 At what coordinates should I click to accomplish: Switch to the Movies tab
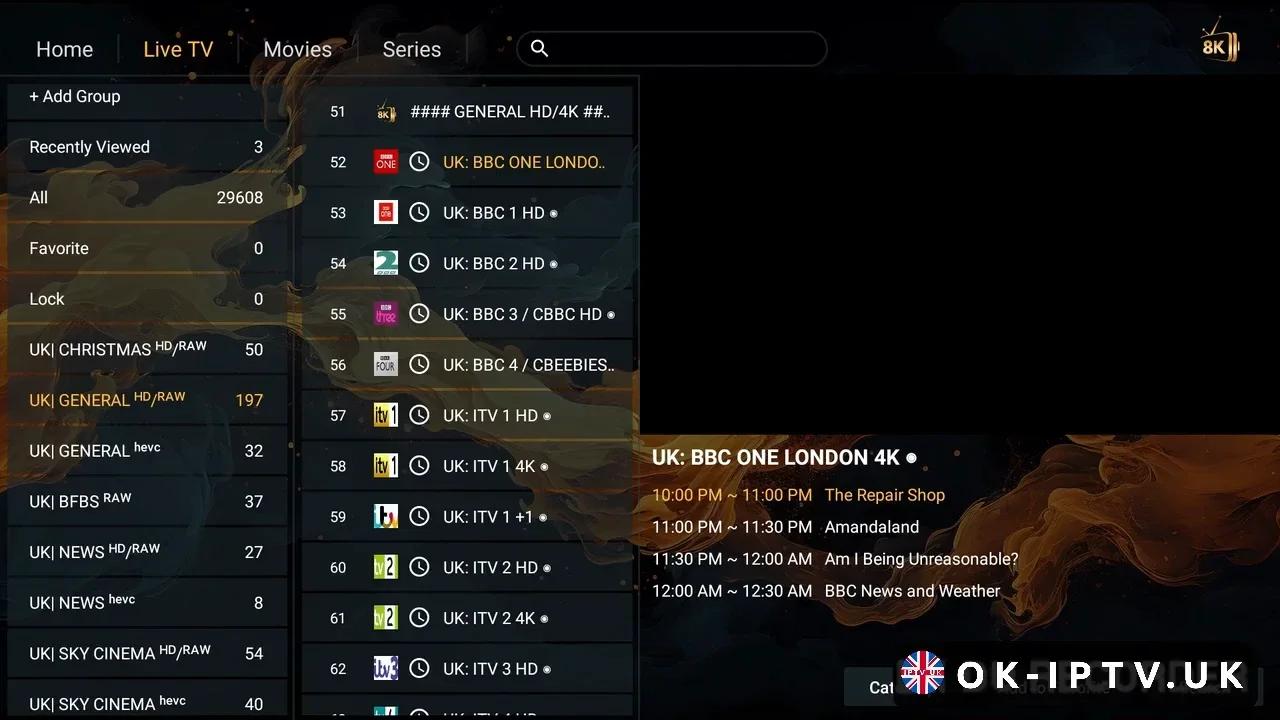(x=297, y=48)
